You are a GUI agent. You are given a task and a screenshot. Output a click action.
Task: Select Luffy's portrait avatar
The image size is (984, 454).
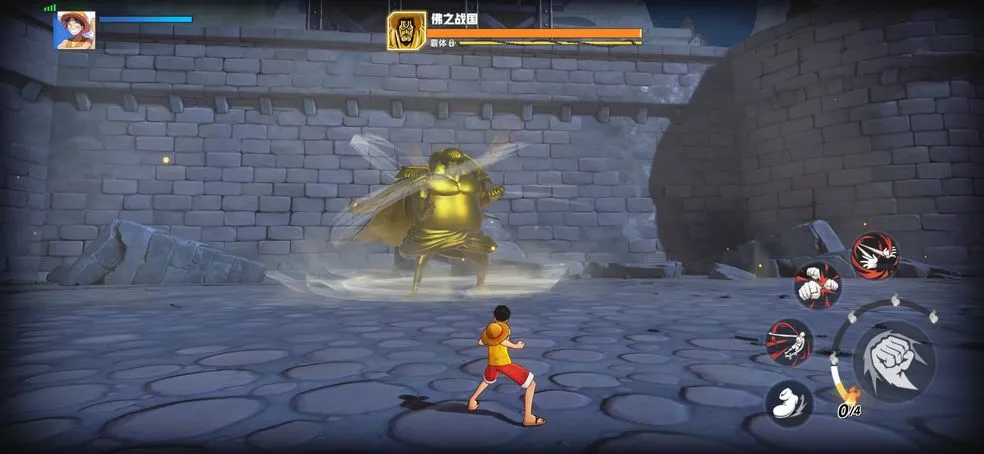pos(75,30)
